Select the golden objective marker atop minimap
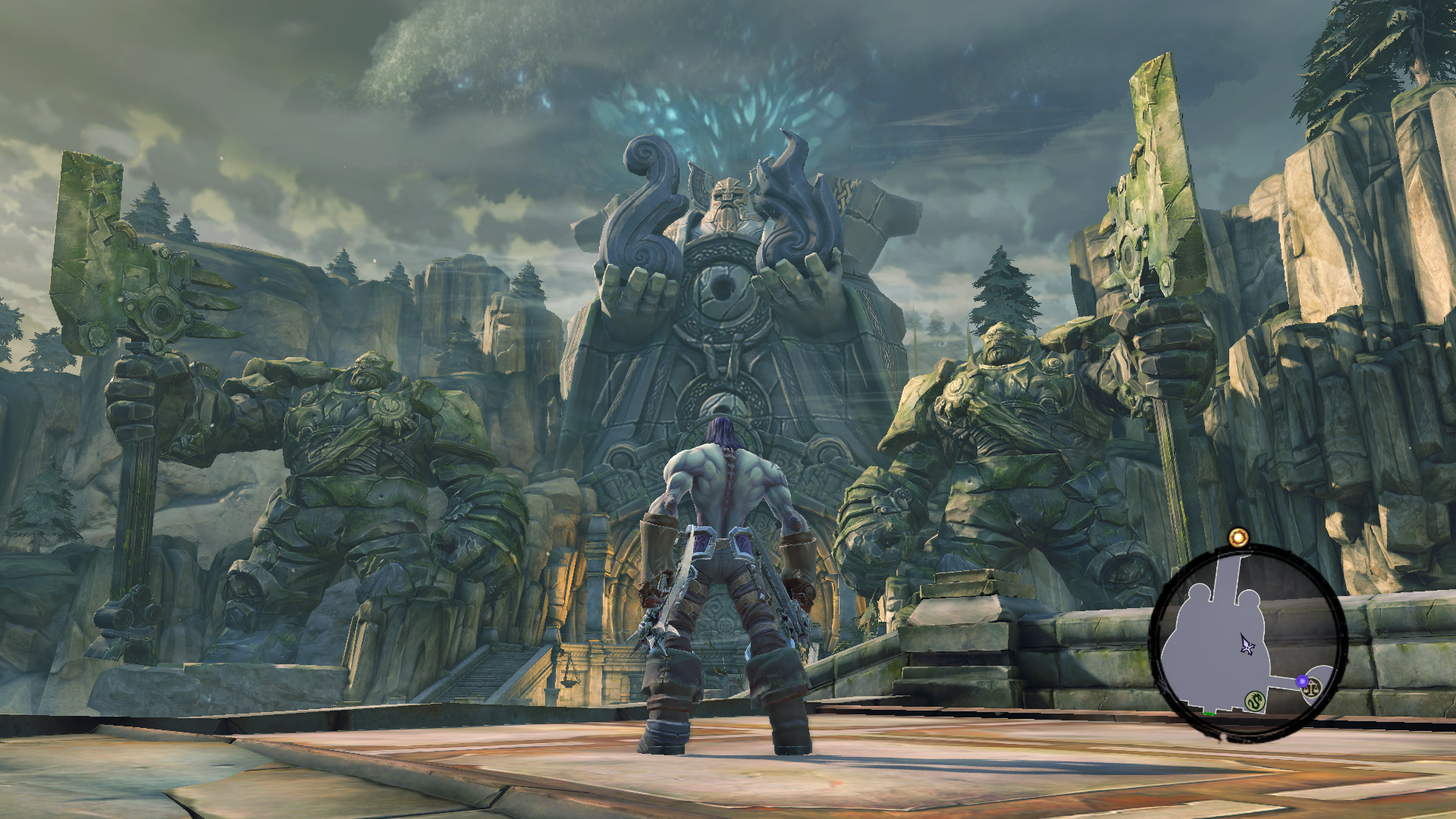1456x819 pixels. click(1238, 538)
